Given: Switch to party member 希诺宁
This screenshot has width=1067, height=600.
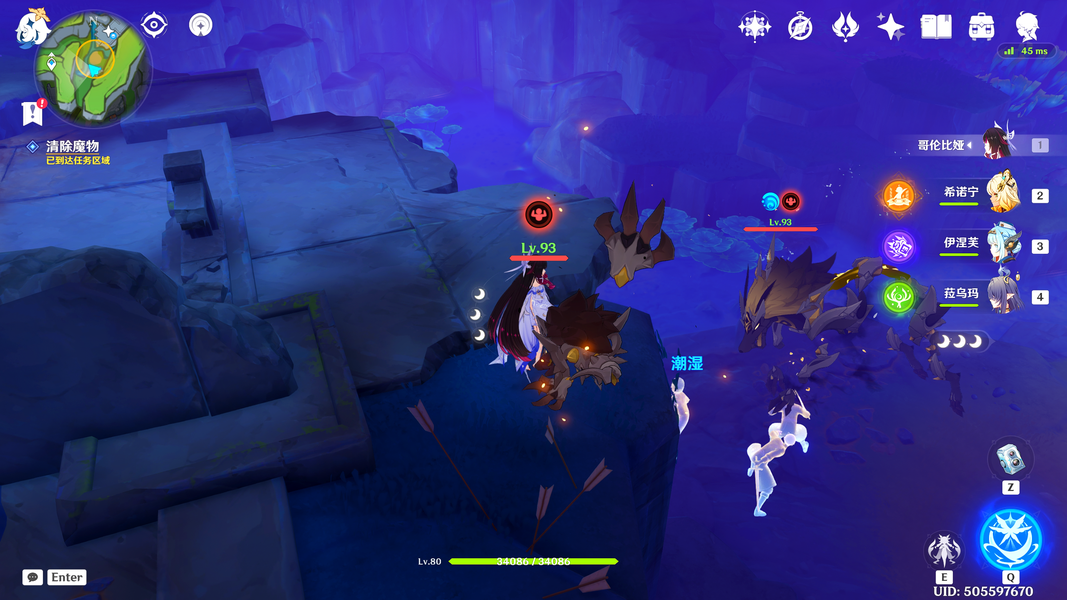Looking at the screenshot, I should click(x=1003, y=193).
